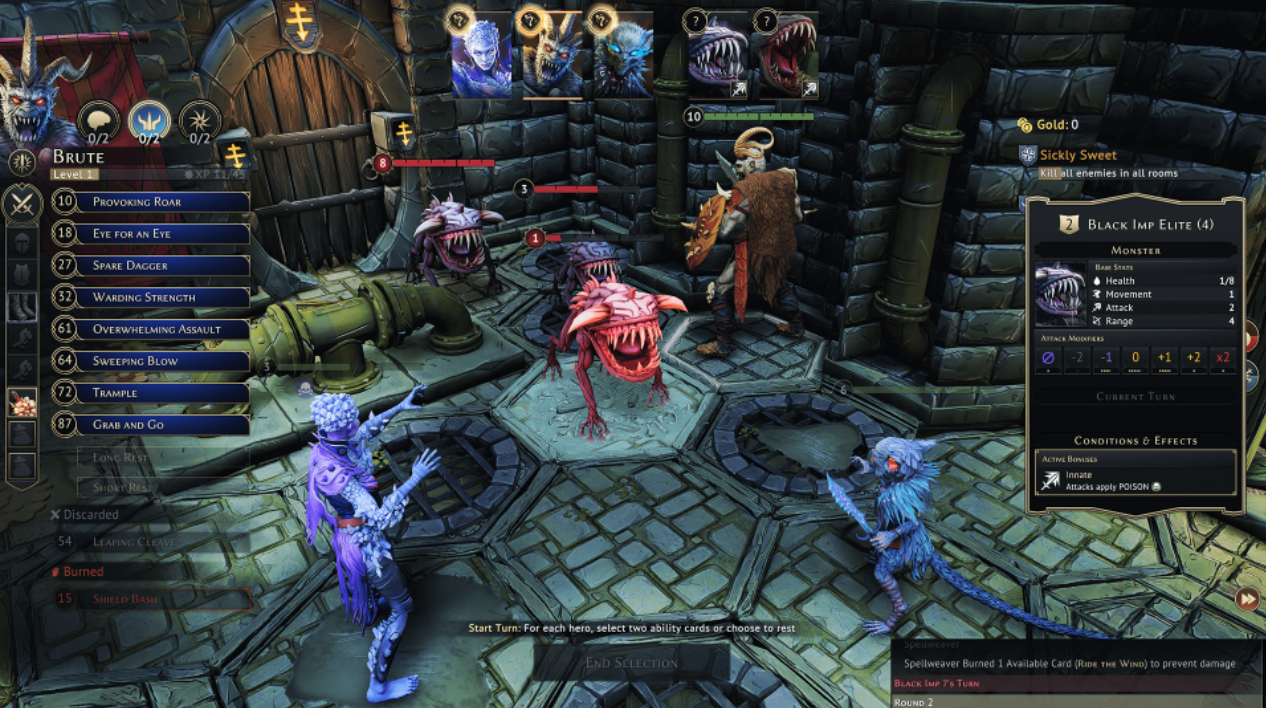Select the Spellweaver portrait in initiative bar
This screenshot has height=708, width=1266.
click(481, 55)
